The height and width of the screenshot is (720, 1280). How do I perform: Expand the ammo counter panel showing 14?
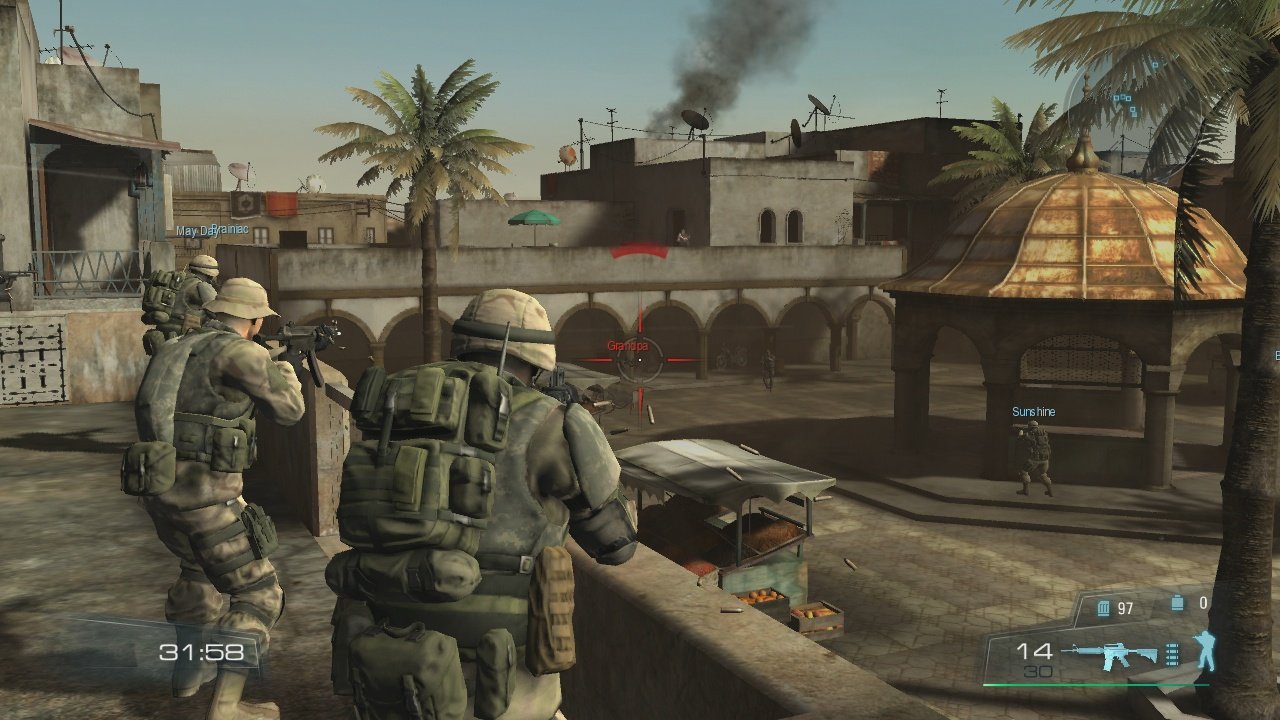click(x=1035, y=652)
